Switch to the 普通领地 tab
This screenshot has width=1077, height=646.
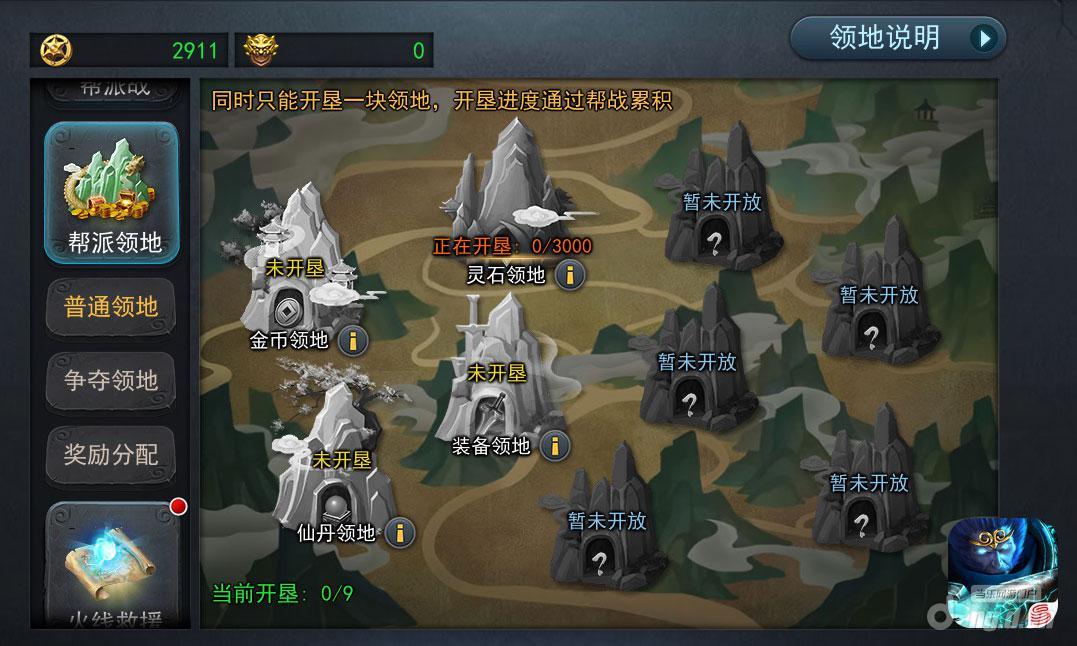112,307
